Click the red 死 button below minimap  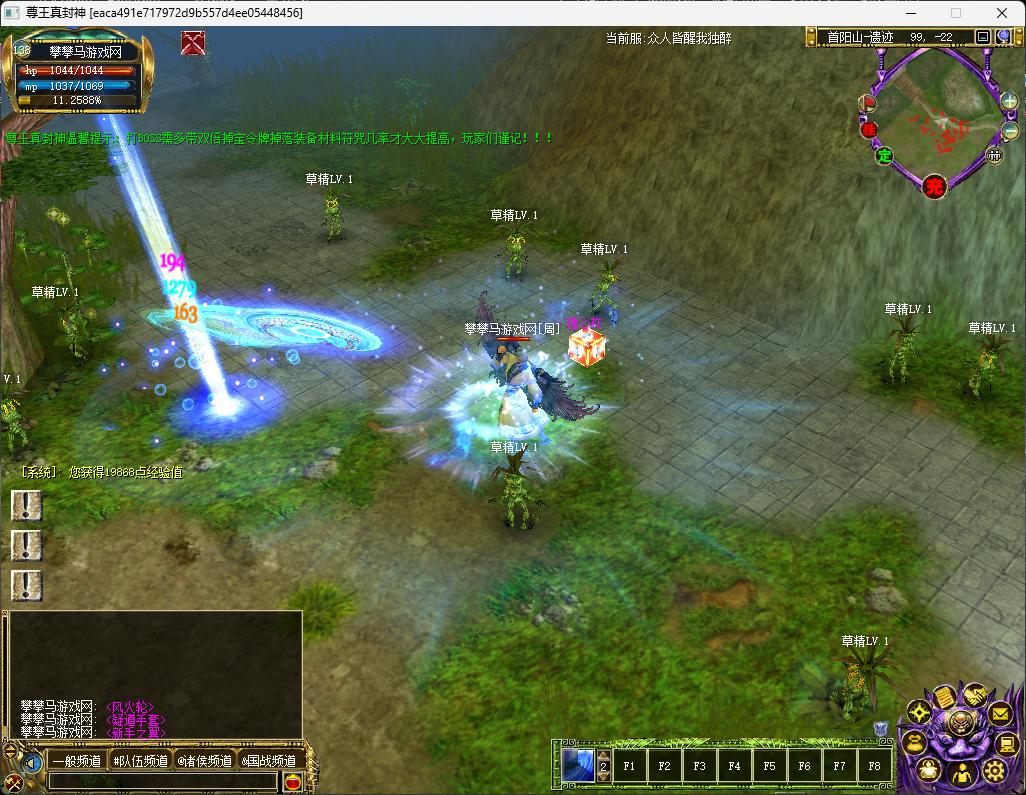pyautogui.click(x=934, y=186)
